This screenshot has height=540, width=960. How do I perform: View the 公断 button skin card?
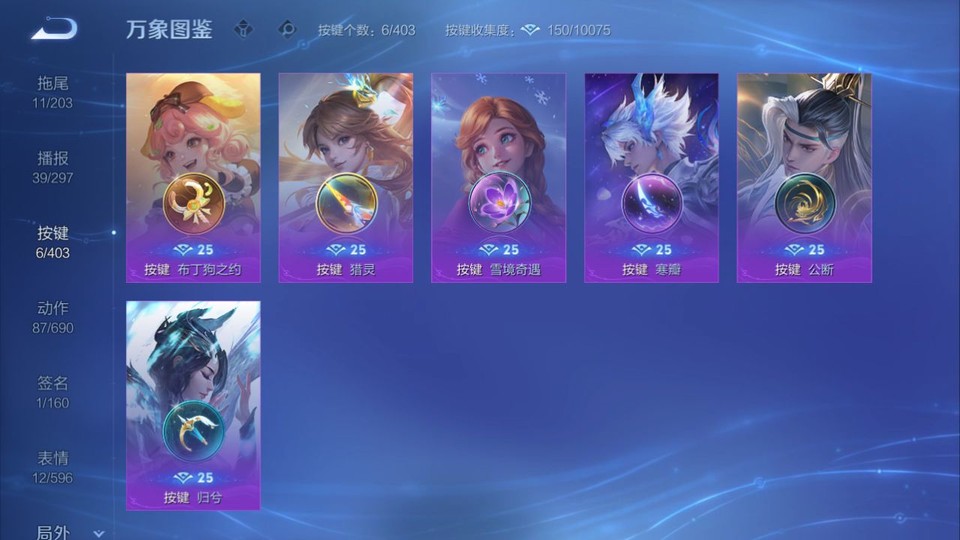coord(804,177)
